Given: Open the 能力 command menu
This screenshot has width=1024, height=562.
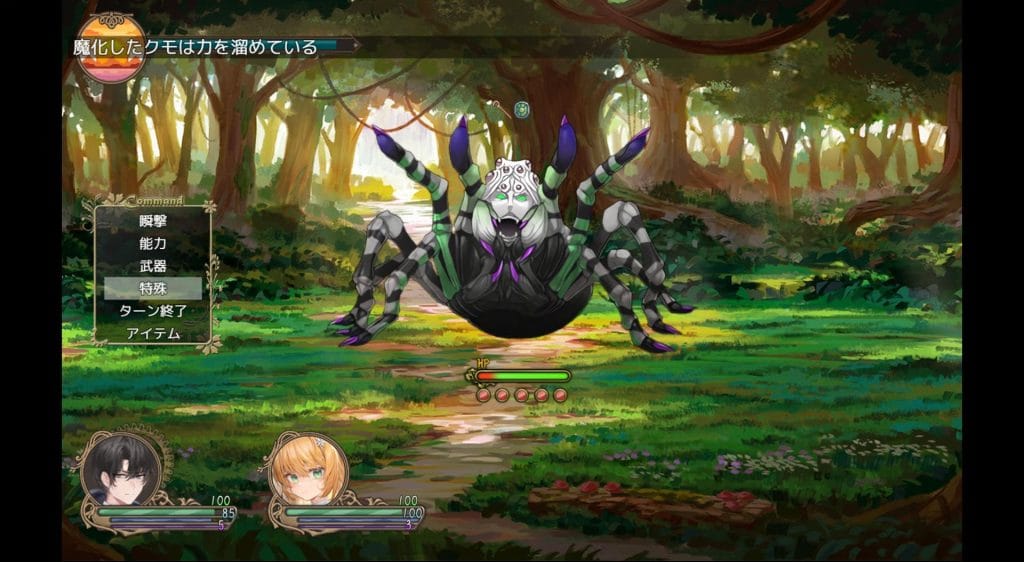Looking at the screenshot, I should 153,243.
